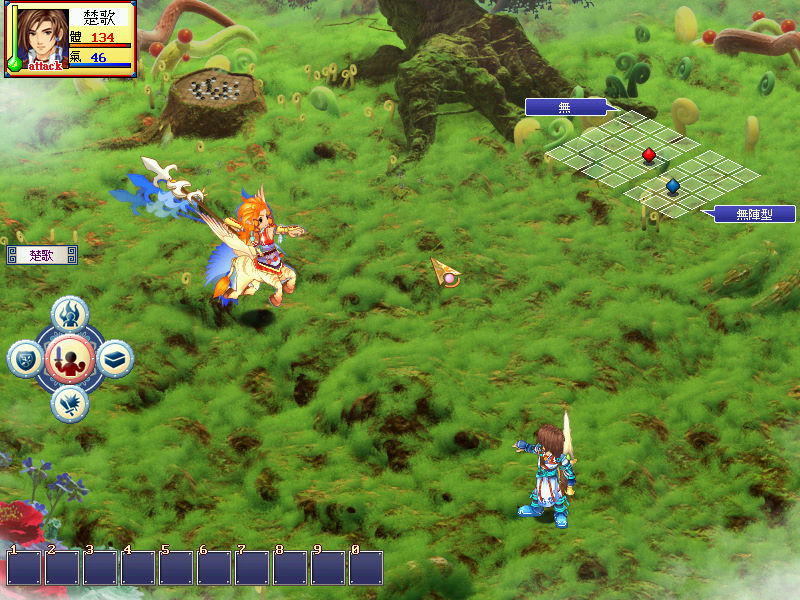Click the 無 enemy formation label
Screen dimensions: 800x600
tap(566, 106)
